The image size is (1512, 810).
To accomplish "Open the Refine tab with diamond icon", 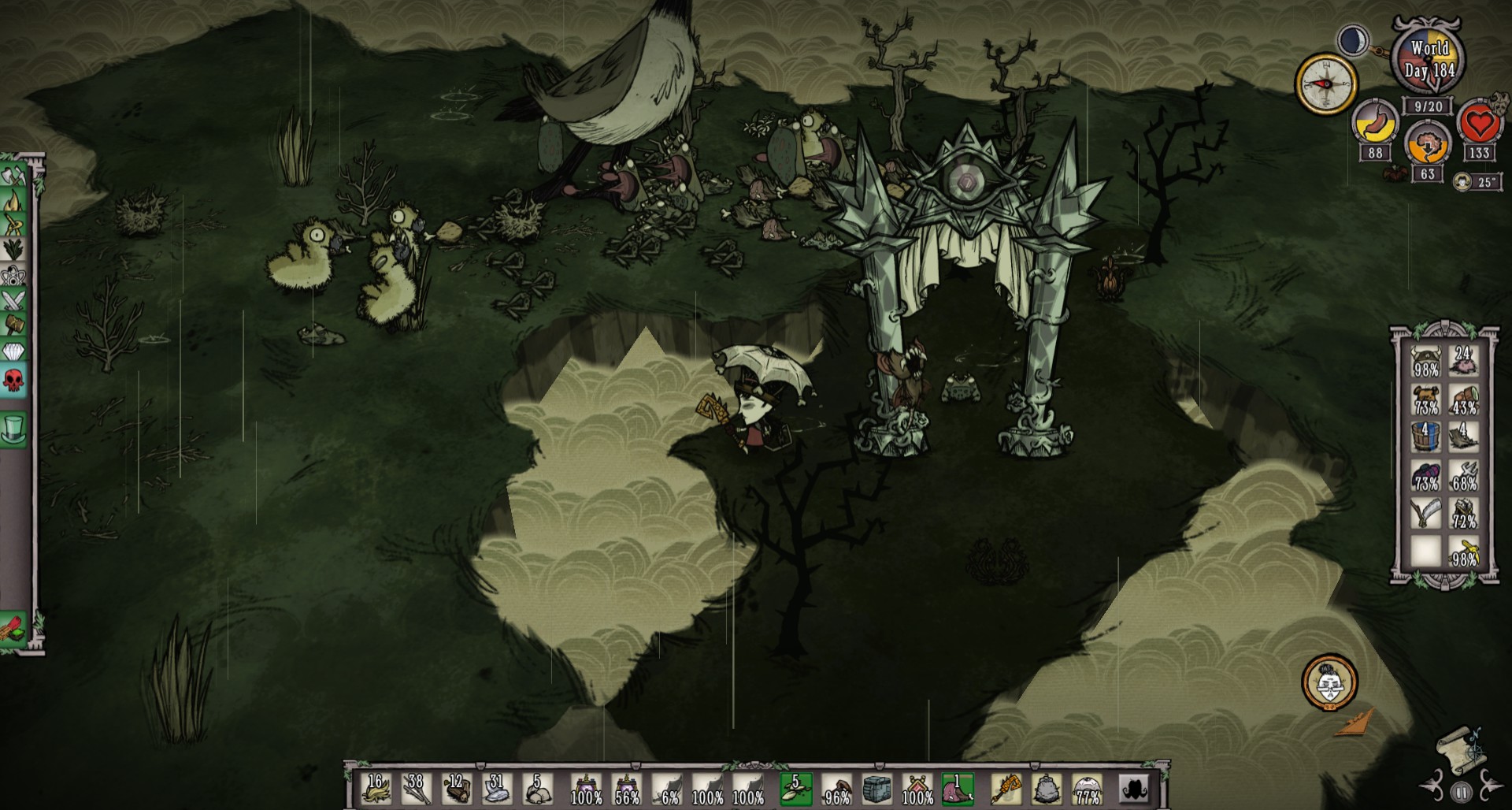I will point(13,351).
